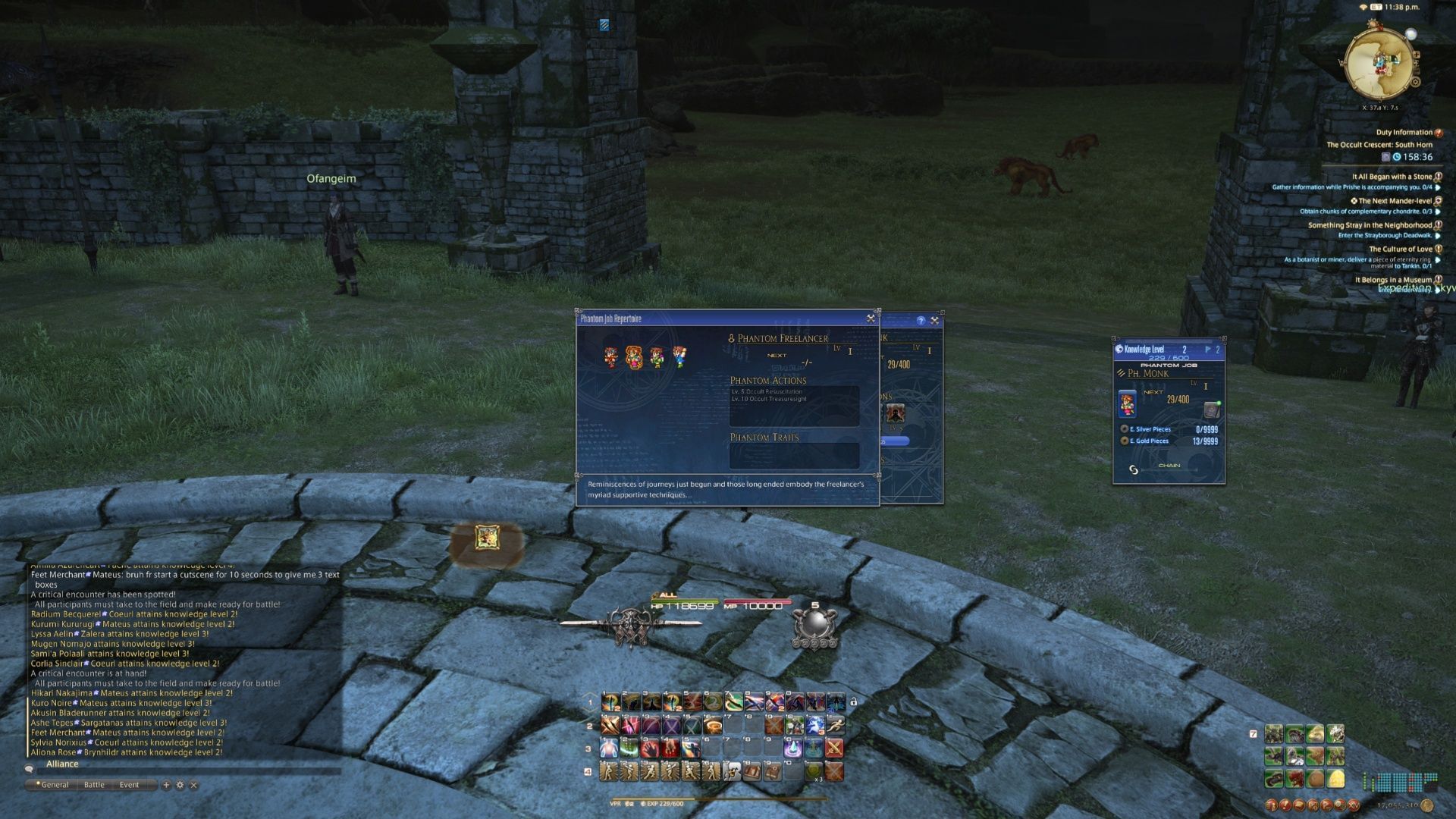The image size is (1456, 819).
Task: Collapse the Duty Information header
Action: click(x=1439, y=133)
